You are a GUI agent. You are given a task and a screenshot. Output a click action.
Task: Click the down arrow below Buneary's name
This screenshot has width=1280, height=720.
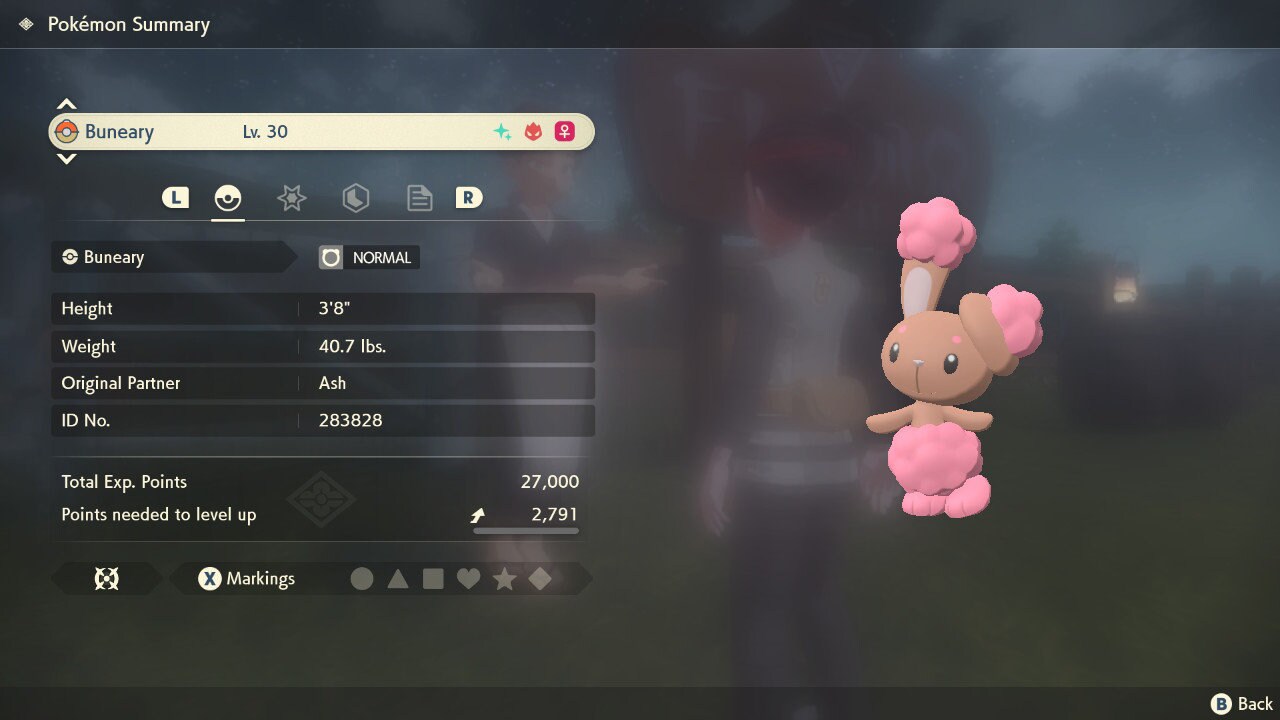click(66, 160)
